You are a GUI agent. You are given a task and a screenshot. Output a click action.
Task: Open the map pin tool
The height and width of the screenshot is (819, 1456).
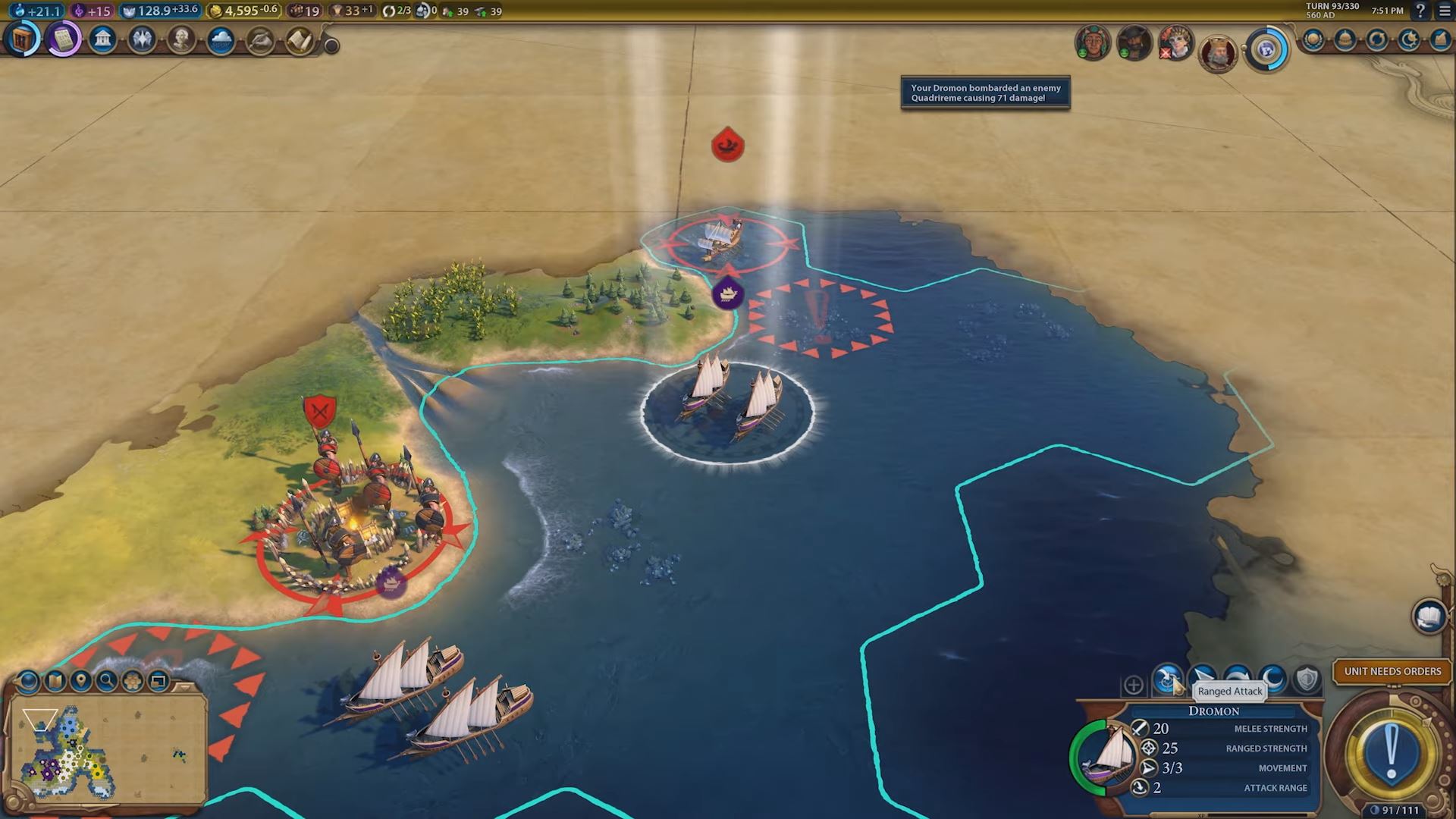point(80,681)
